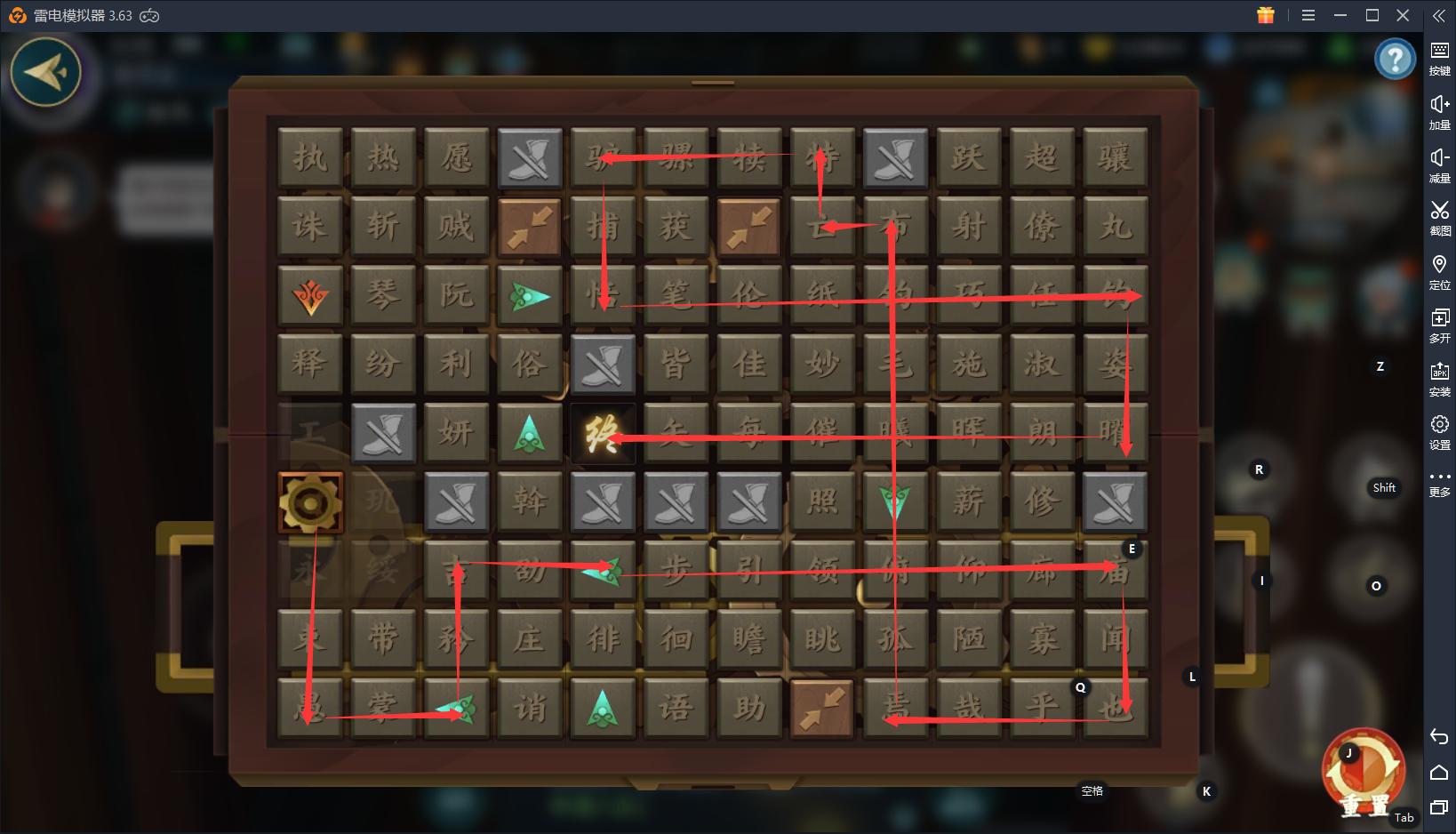The height and width of the screenshot is (834, 1456).
Task: Open the question mark help
Action: coord(1395,60)
